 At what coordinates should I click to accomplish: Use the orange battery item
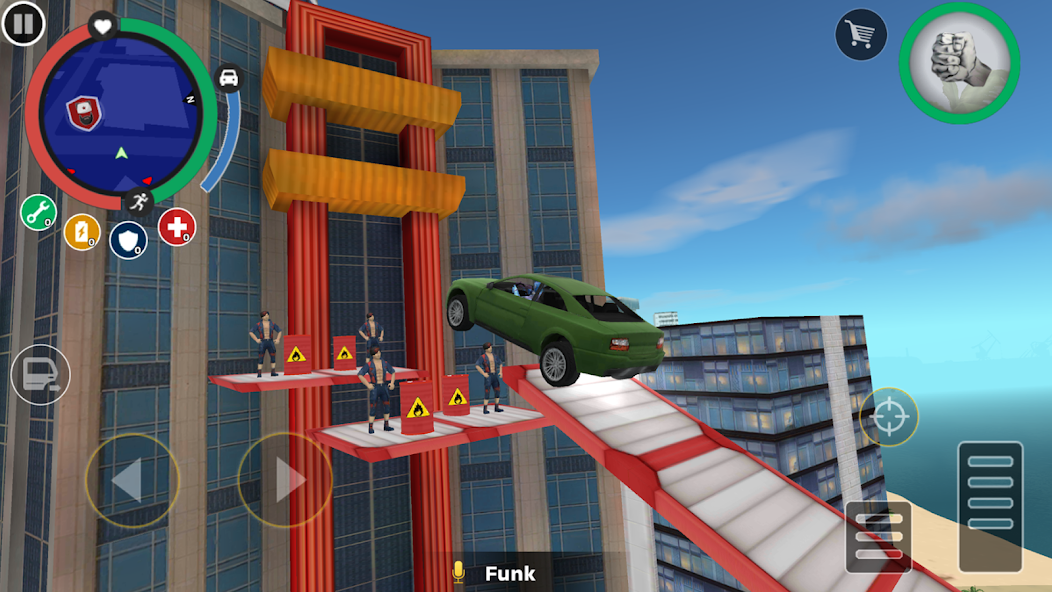click(x=82, y=232)
